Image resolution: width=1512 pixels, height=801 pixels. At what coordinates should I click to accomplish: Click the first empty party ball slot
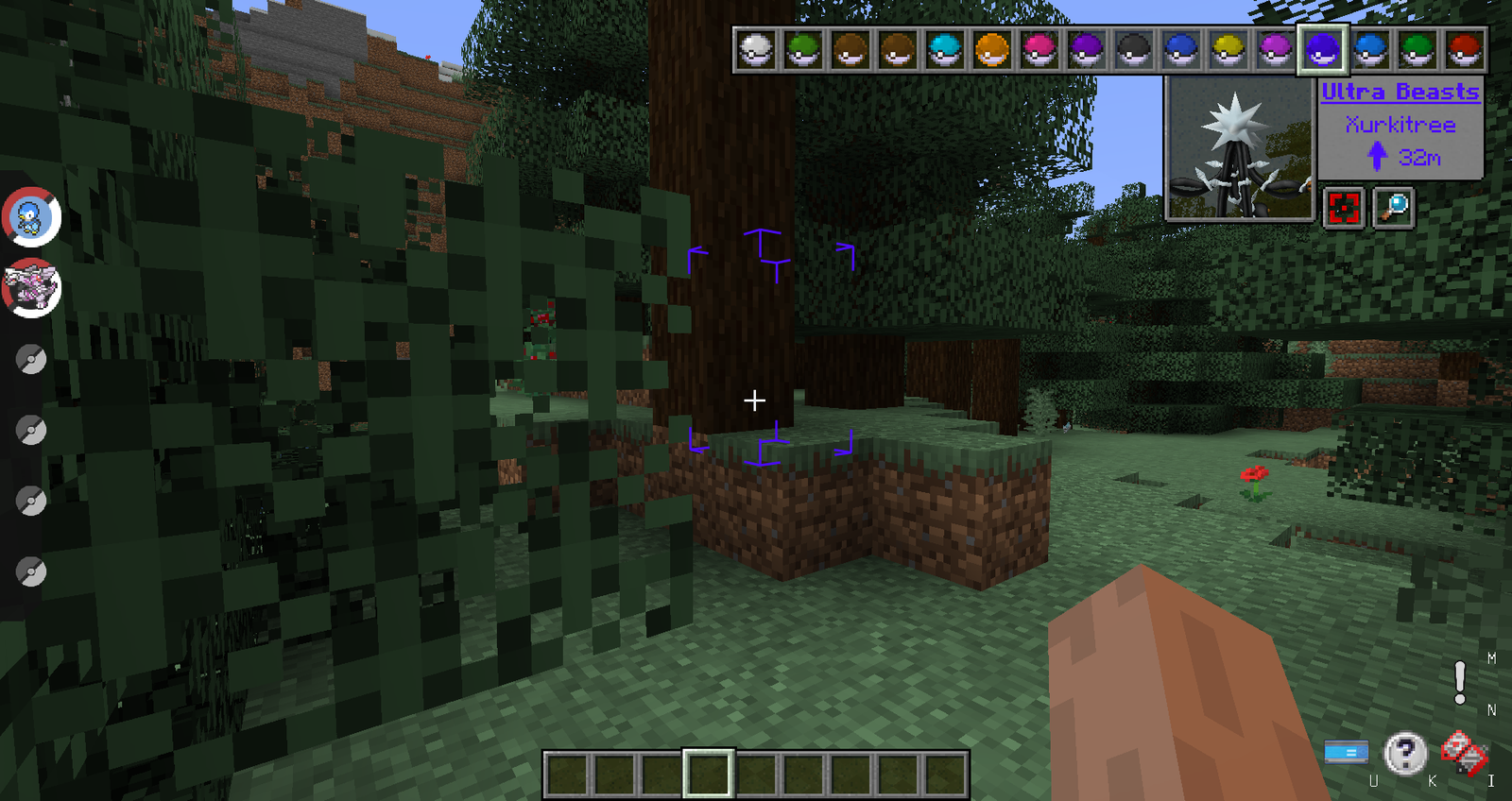31,359
